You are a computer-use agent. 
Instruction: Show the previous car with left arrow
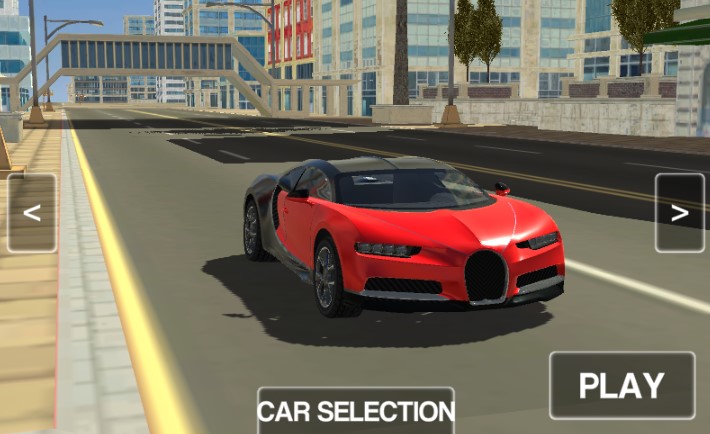[32, 213]
